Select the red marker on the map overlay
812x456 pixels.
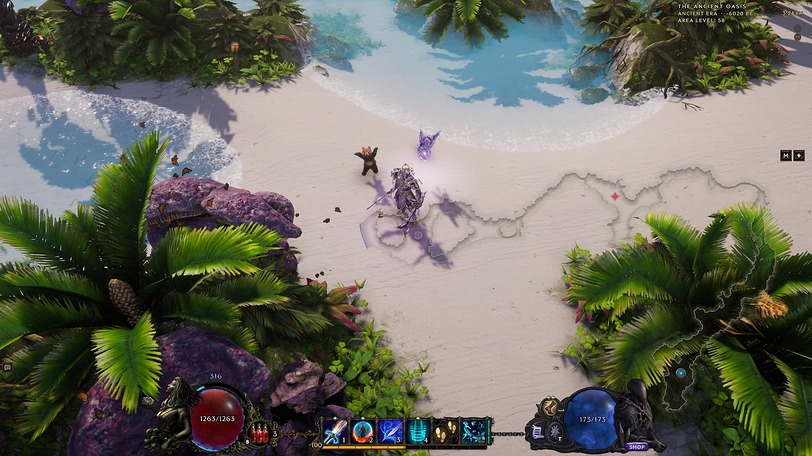coord(615,197)
